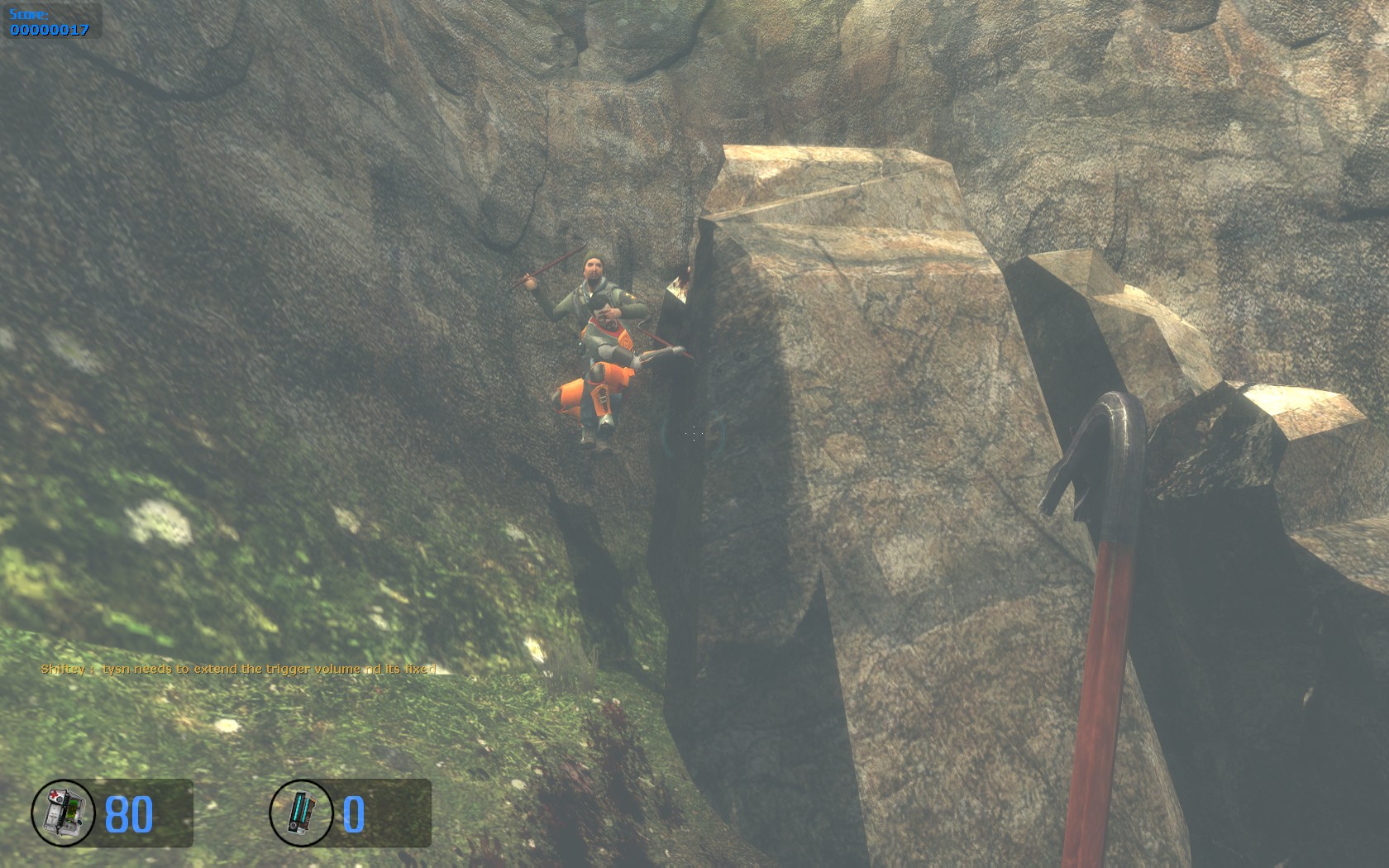Click the suit battery armor icon
The height and width of the screenshot is (868, 1389).
(x=301, y=813)
